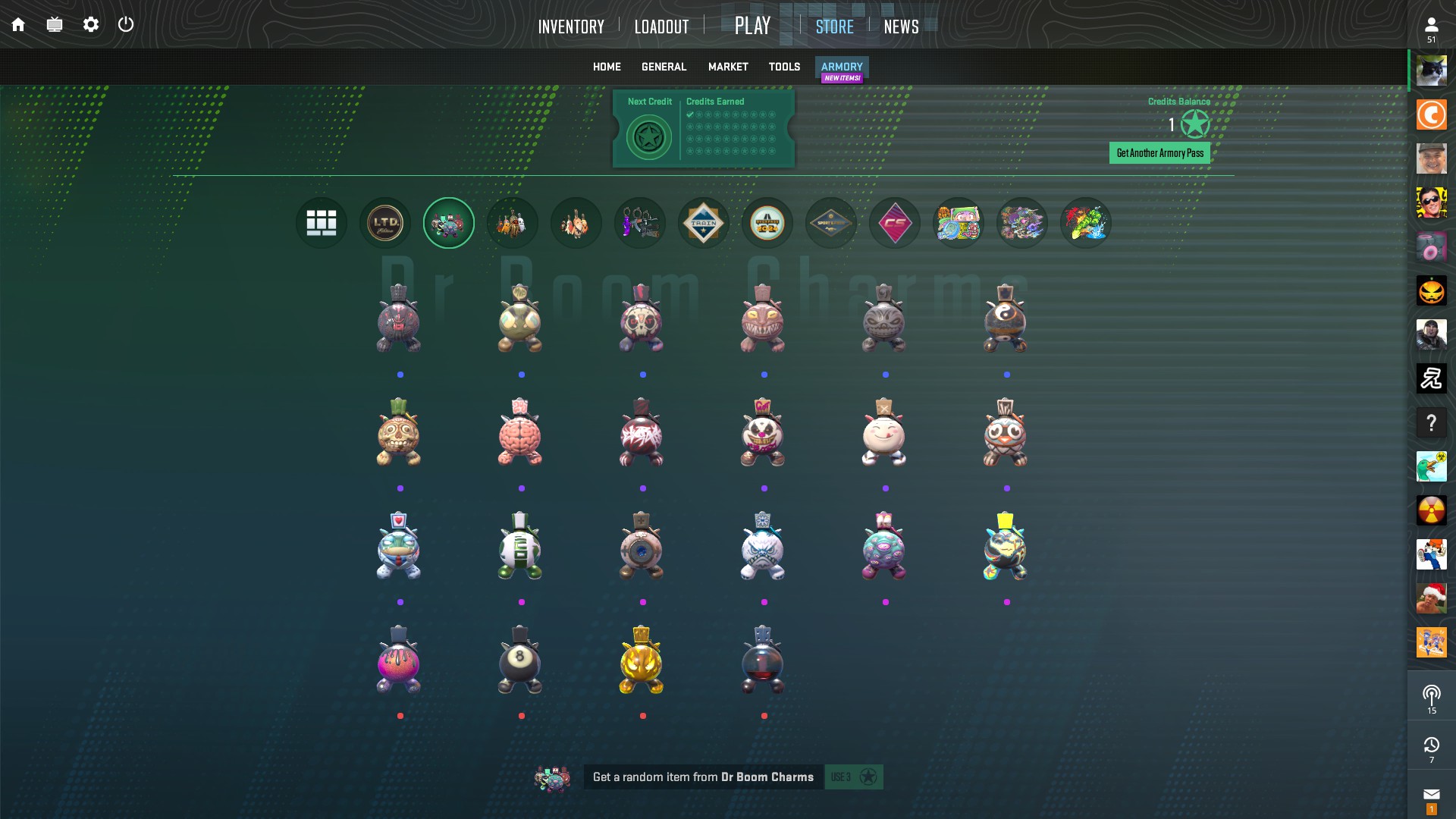
Task: Open the settings gear icon
Action: [91, 24]
